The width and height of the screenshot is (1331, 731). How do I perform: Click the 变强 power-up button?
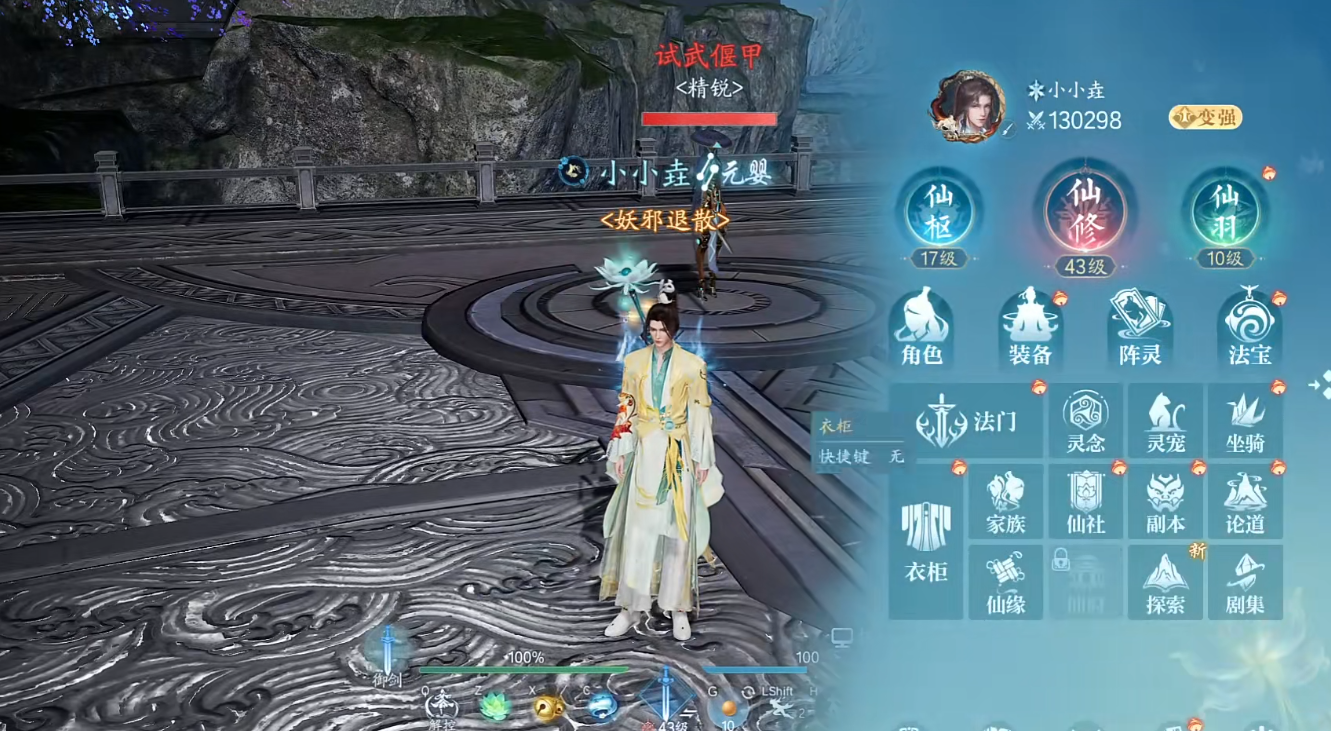point(1204,117)
